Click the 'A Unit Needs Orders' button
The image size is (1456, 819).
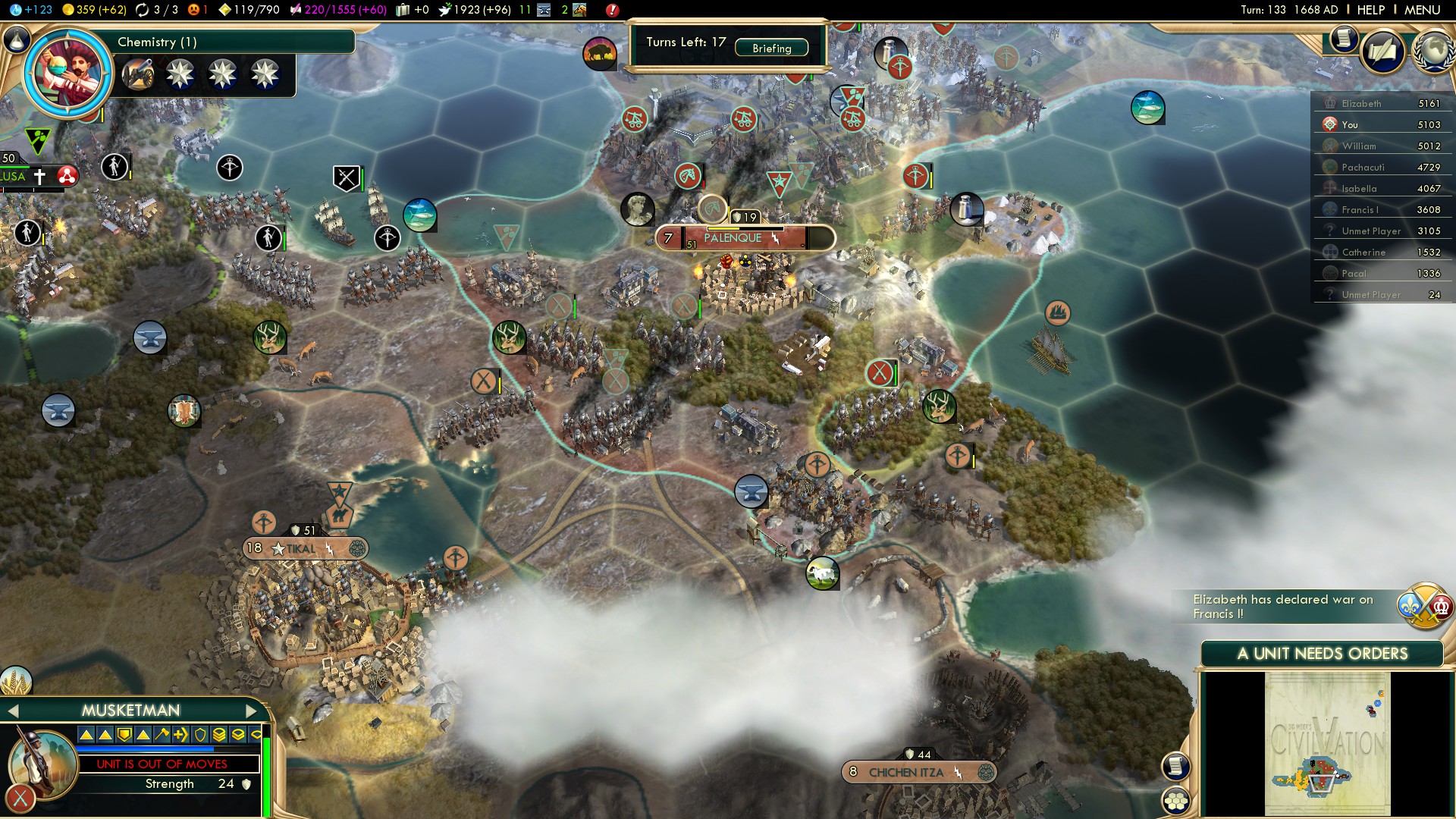1322,654
